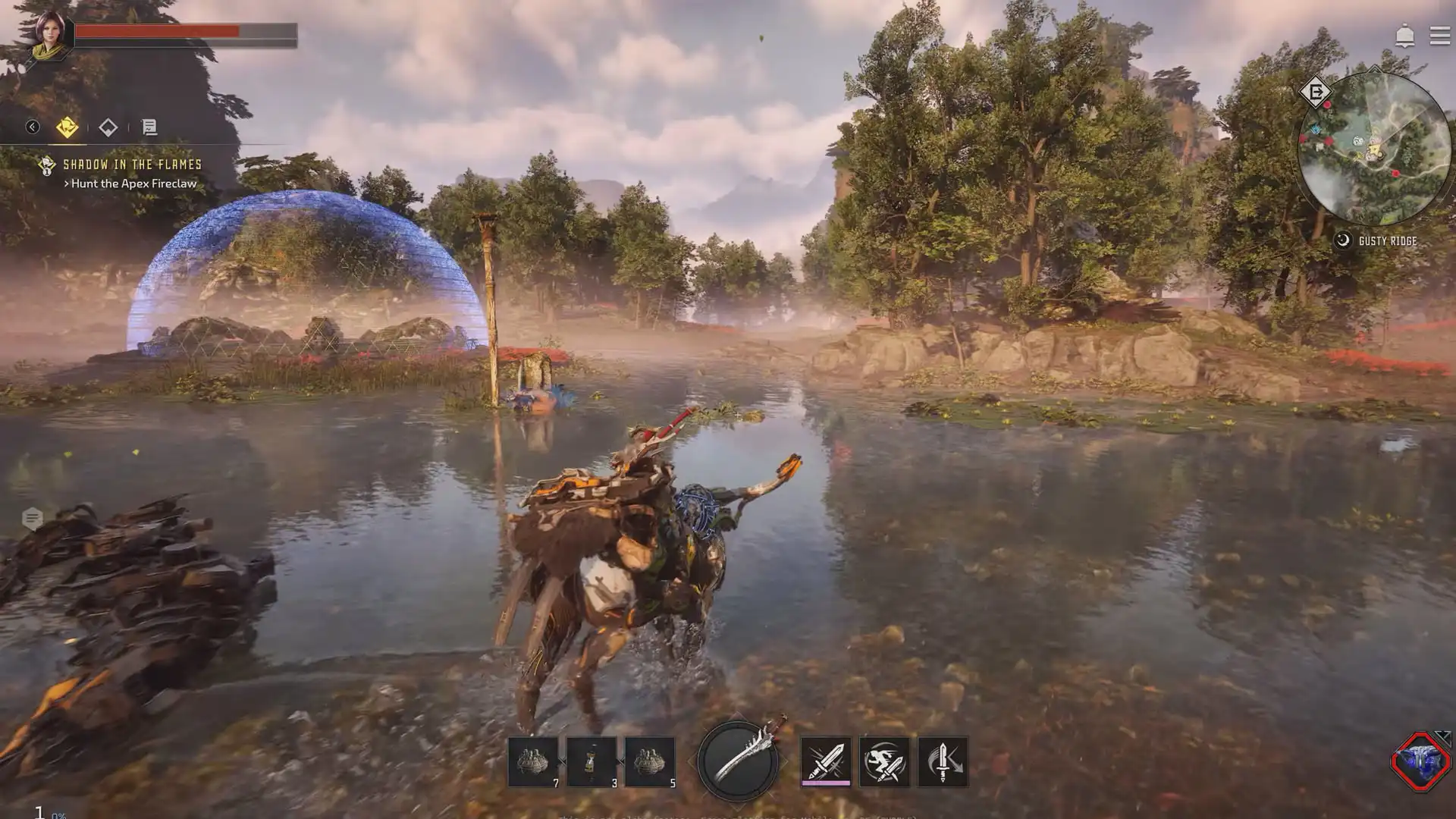Screen dimensions: 1456x819
Task: Open the hamburger menu top right
Action: pos(1441,34)
